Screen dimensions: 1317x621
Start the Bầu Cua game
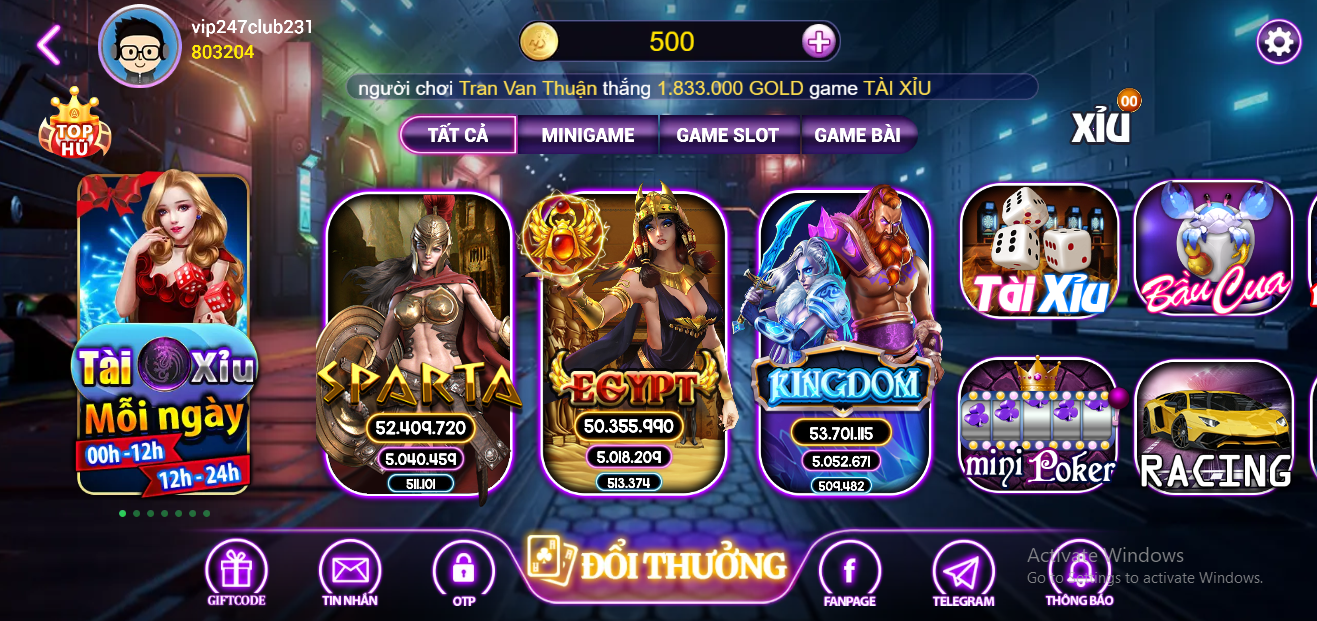point(1214,250)
